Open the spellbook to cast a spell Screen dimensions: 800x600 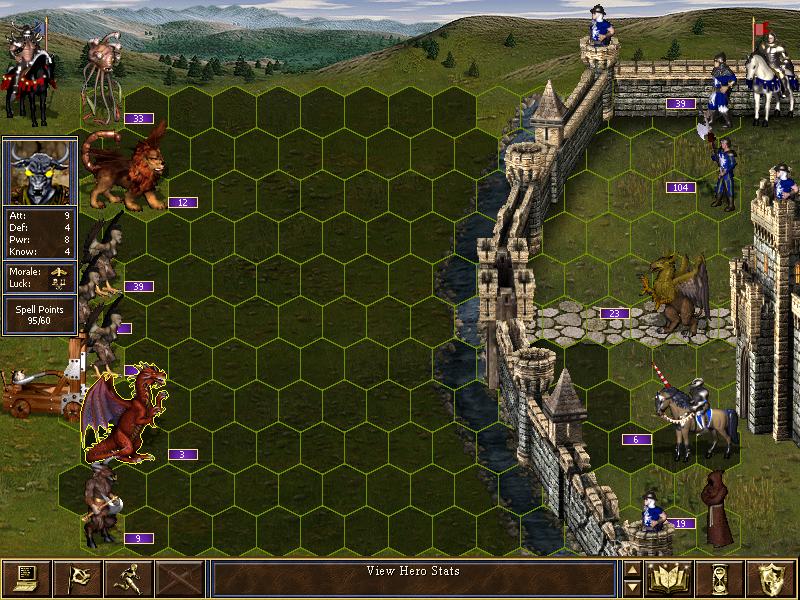(670, 578)
